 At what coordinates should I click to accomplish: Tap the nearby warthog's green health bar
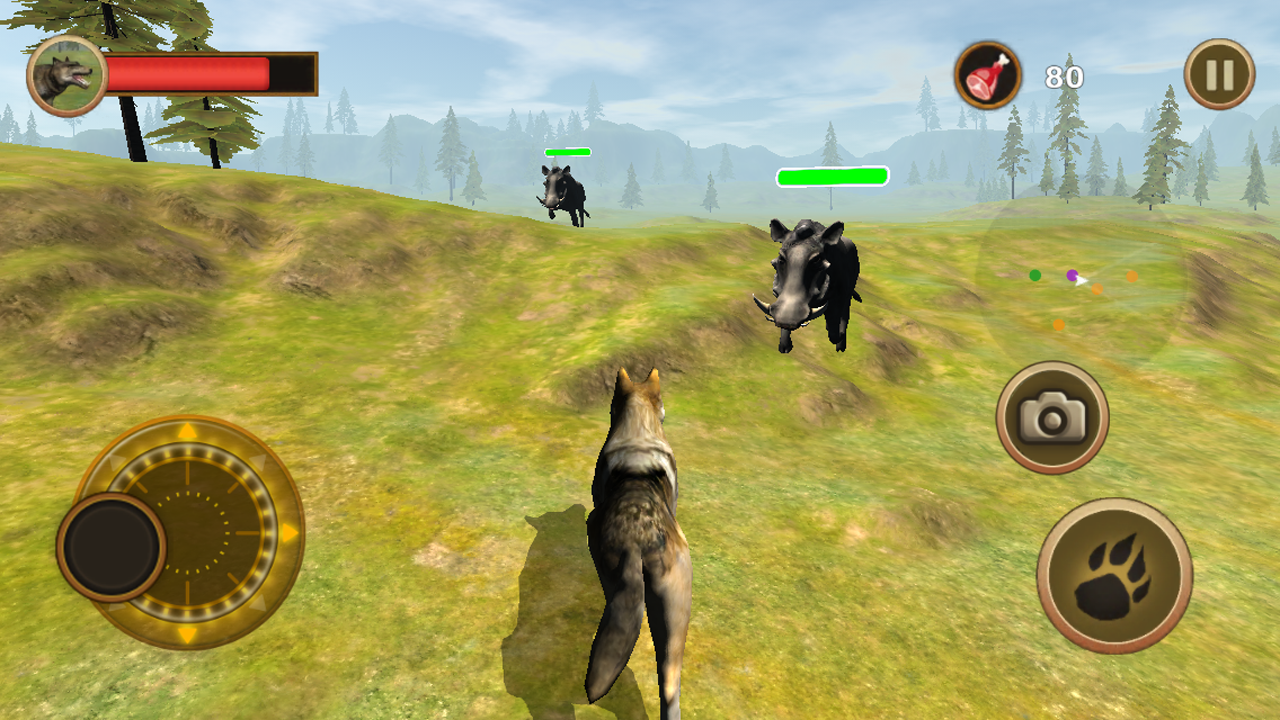click(830, 177)
